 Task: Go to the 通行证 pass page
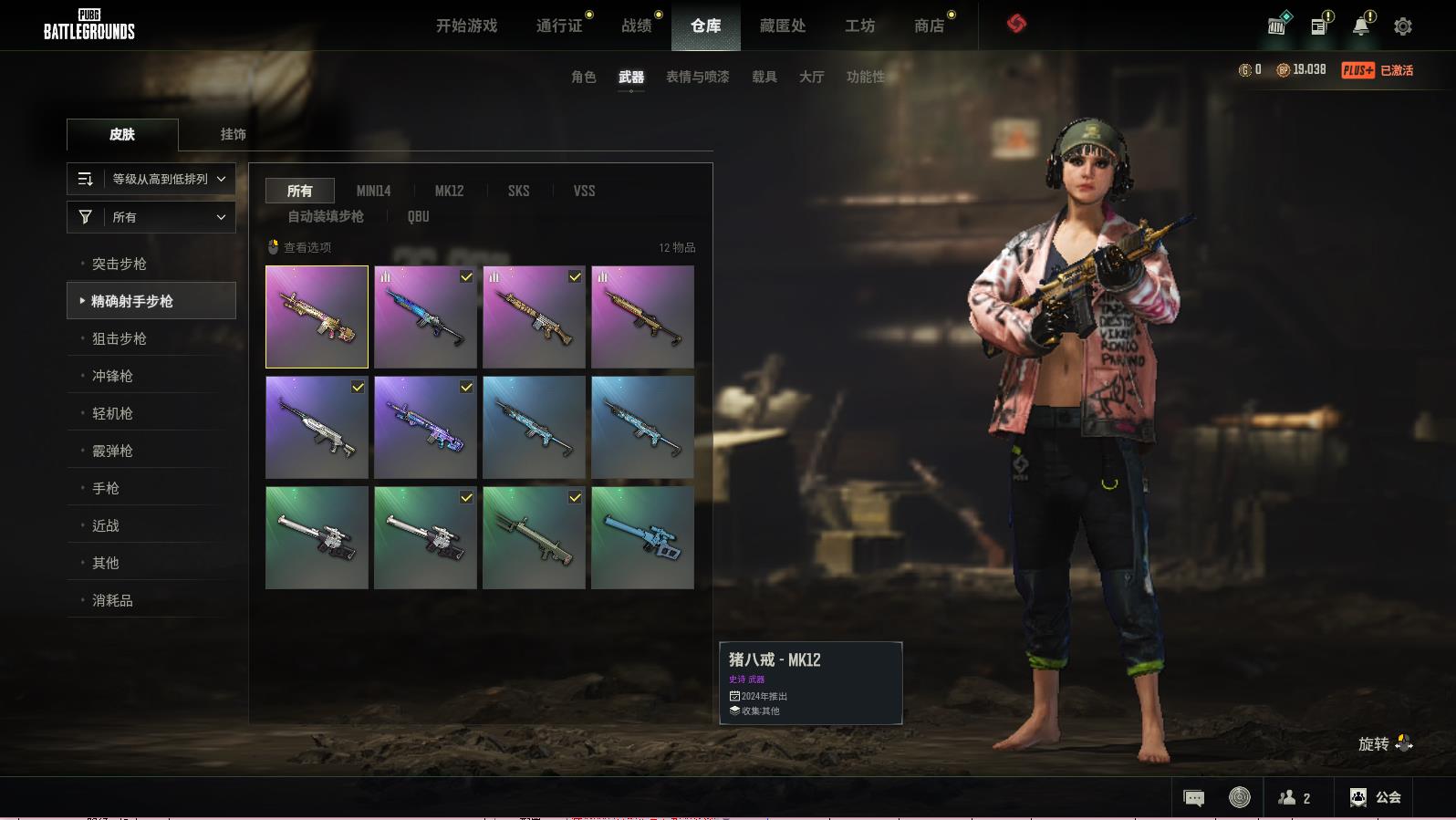click(559, 26)
